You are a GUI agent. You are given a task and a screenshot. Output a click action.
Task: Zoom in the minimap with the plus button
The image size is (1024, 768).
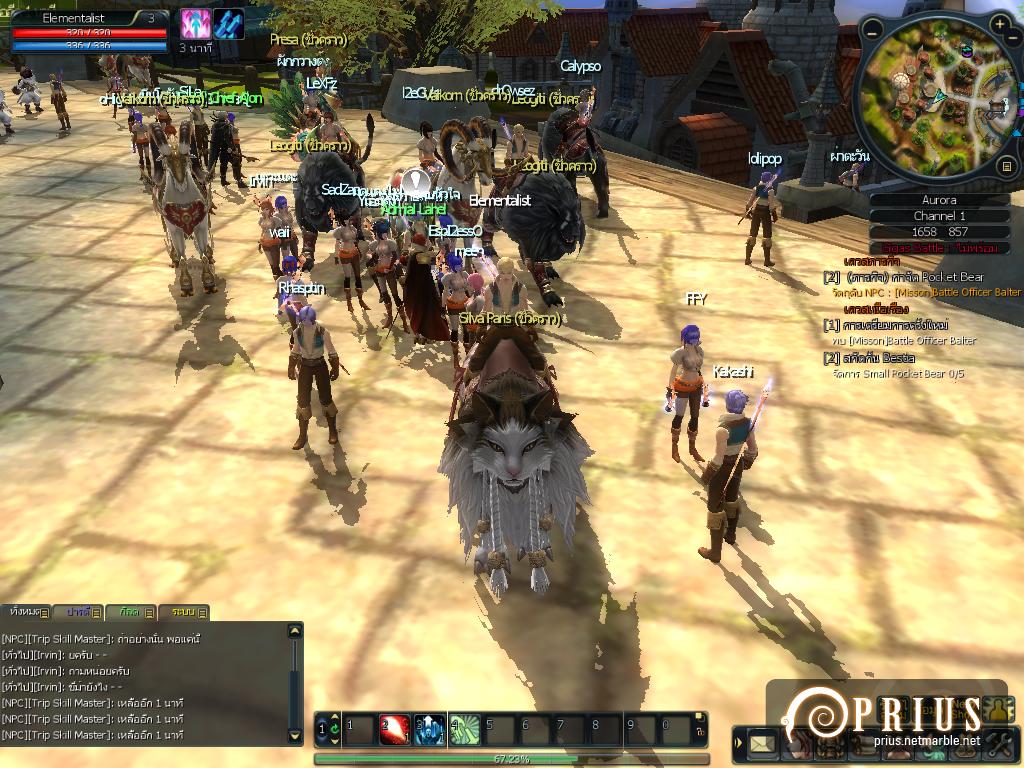(1001, 23)
